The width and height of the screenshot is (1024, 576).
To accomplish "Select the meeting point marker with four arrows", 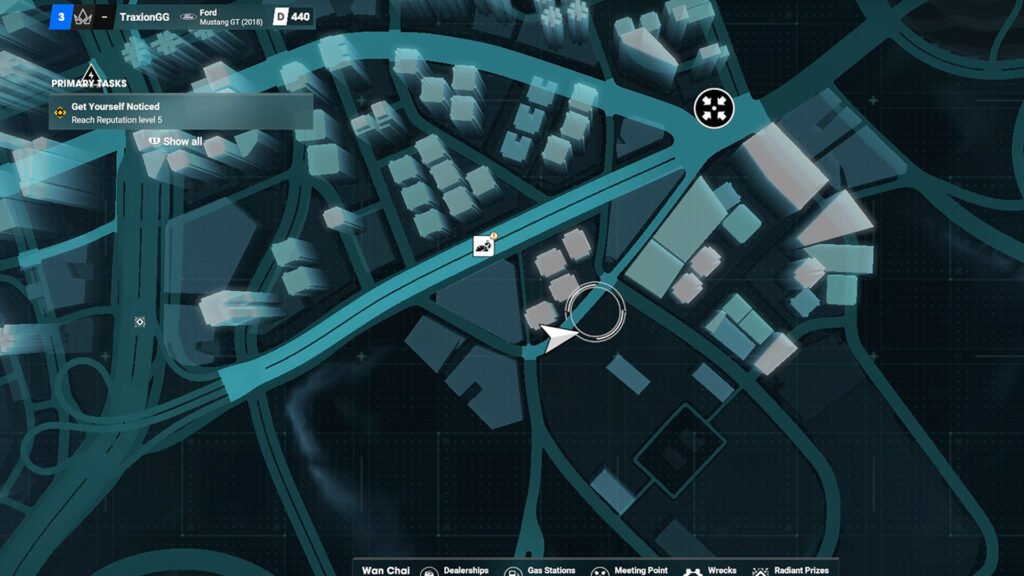I will 714,107.
